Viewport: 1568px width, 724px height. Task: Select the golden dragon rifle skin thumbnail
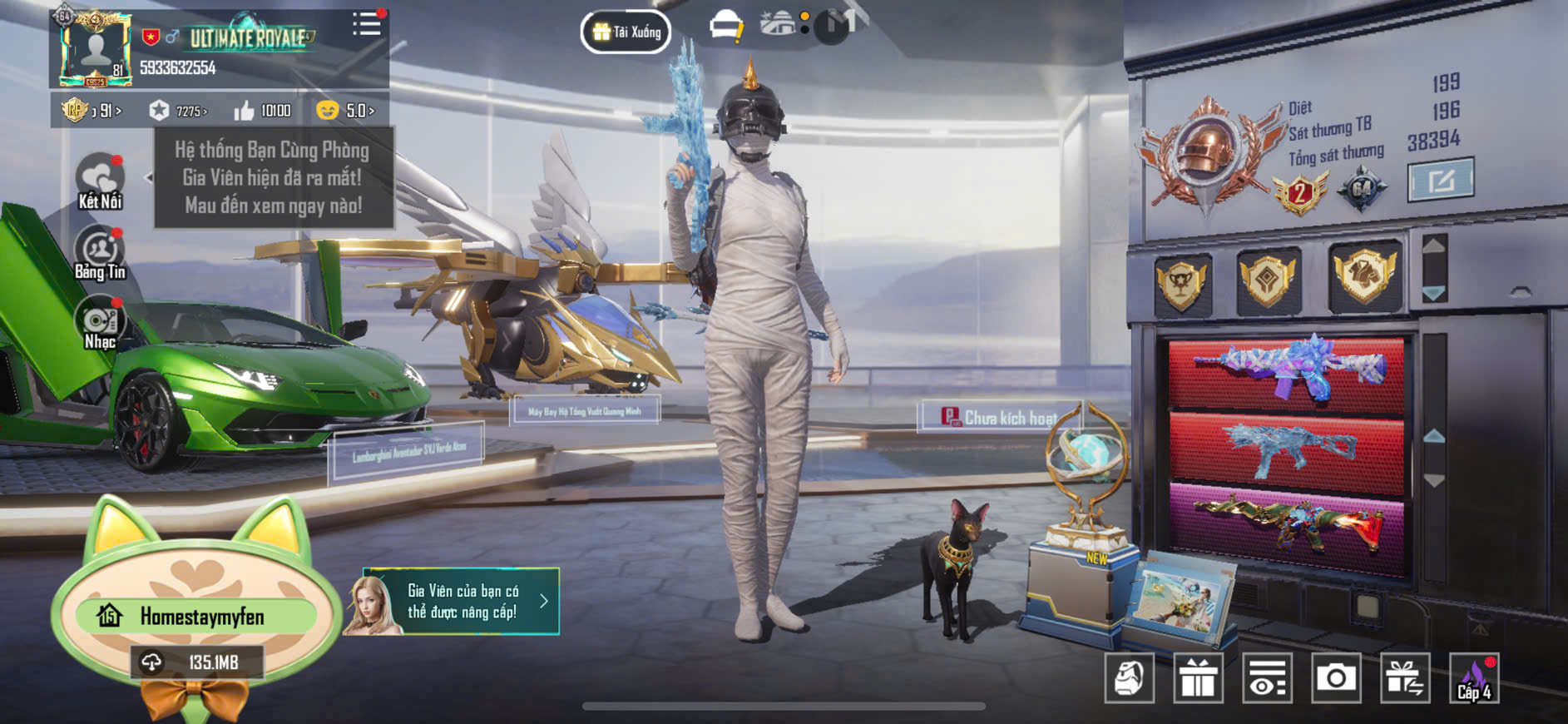point(1286,528)
